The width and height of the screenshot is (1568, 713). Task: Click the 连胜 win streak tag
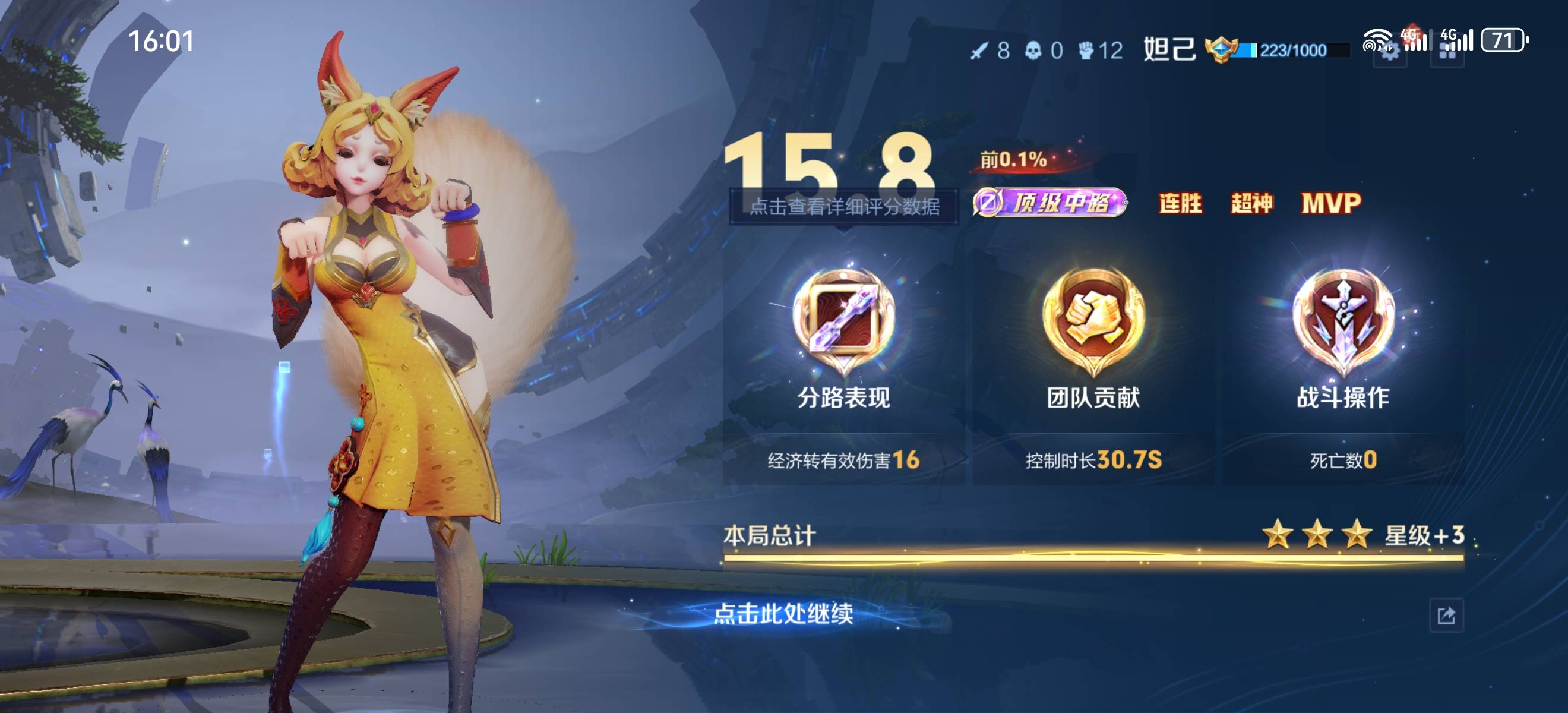1180,203
